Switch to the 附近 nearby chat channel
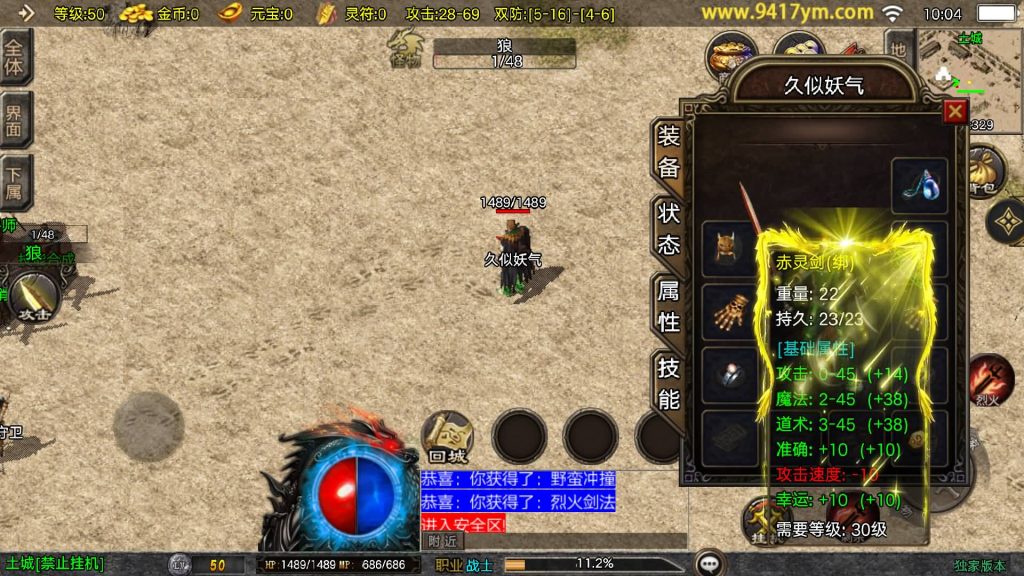Screen dimensions: 1024x576 pos(443,541)
